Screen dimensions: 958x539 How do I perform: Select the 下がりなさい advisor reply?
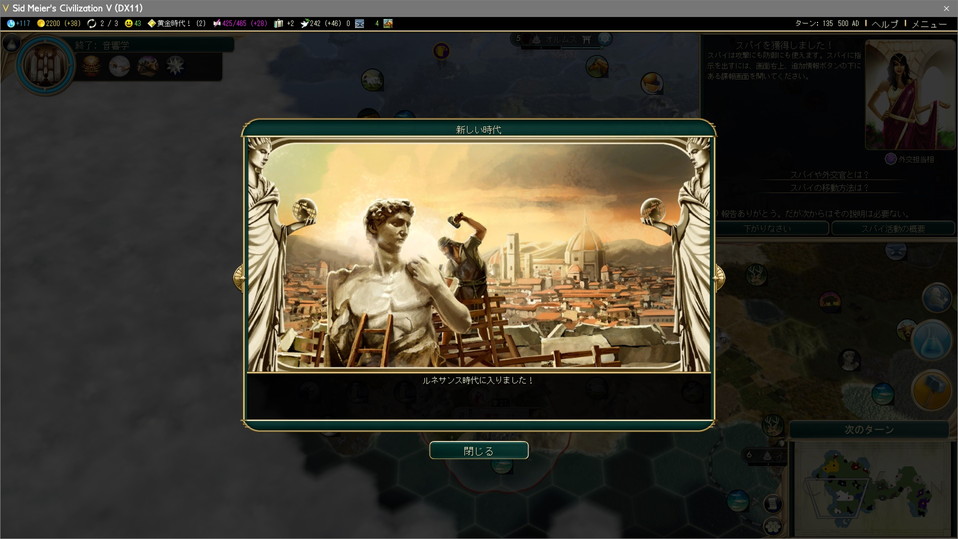click(771, 228)
